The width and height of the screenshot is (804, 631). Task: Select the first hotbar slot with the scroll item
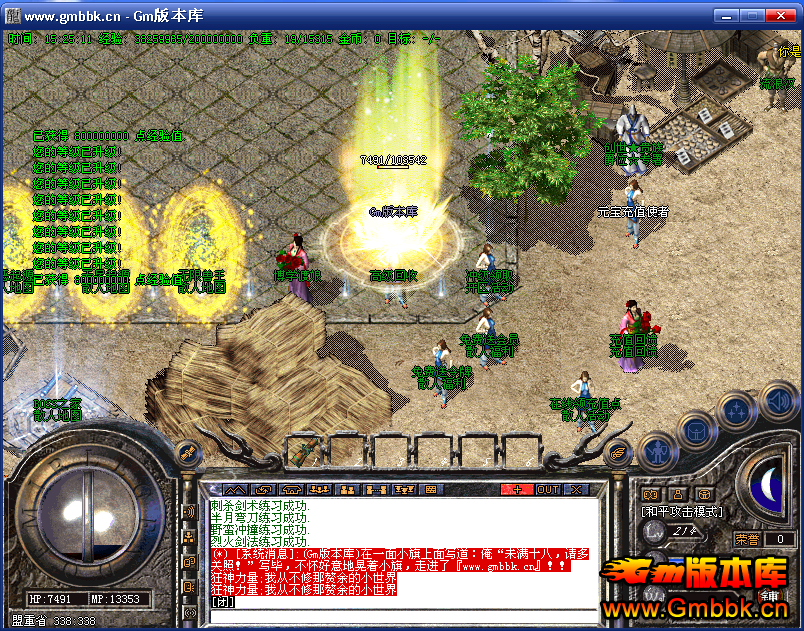tap(305, 452)
